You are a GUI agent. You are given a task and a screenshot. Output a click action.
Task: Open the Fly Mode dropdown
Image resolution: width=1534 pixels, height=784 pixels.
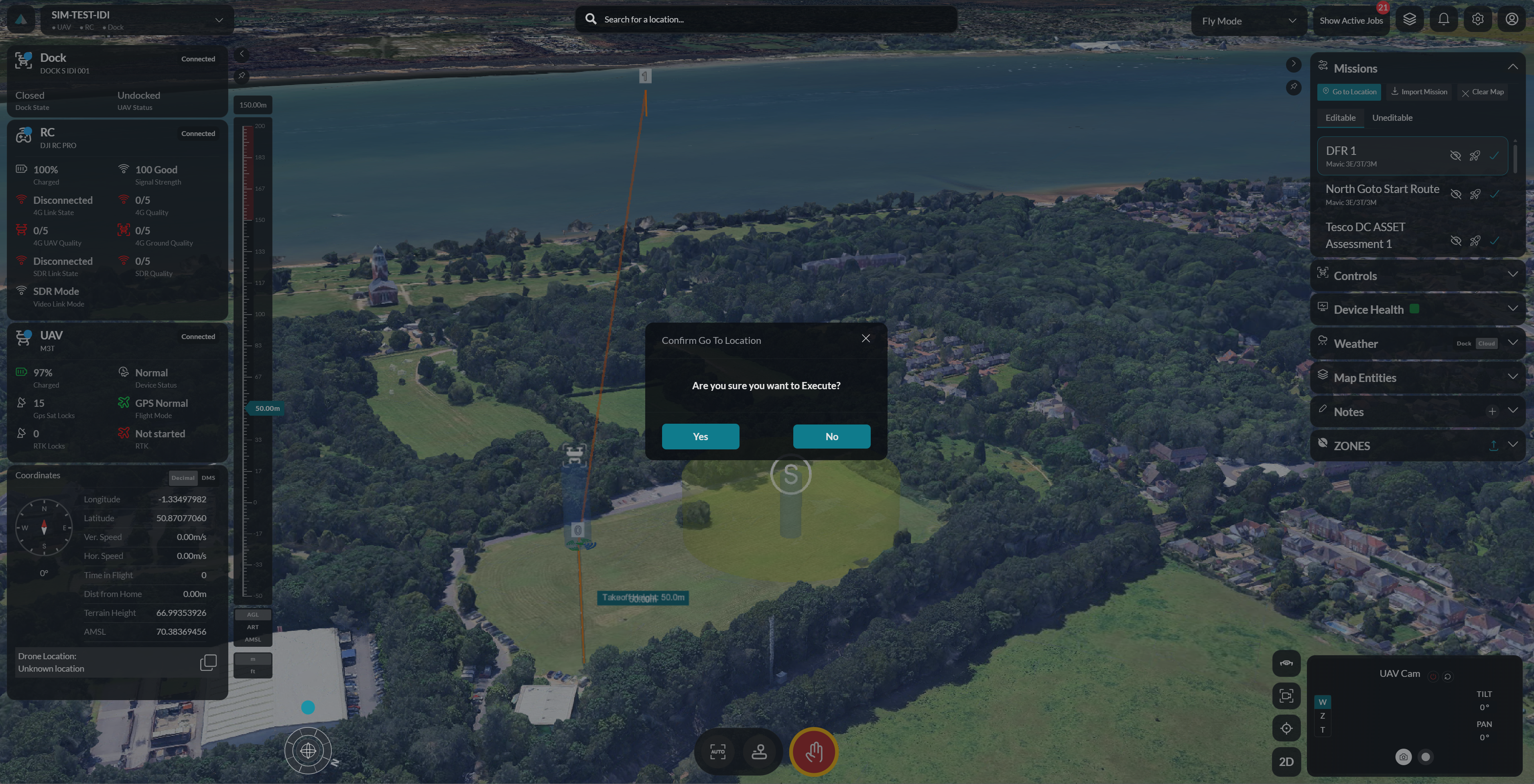coord(1248,20)
